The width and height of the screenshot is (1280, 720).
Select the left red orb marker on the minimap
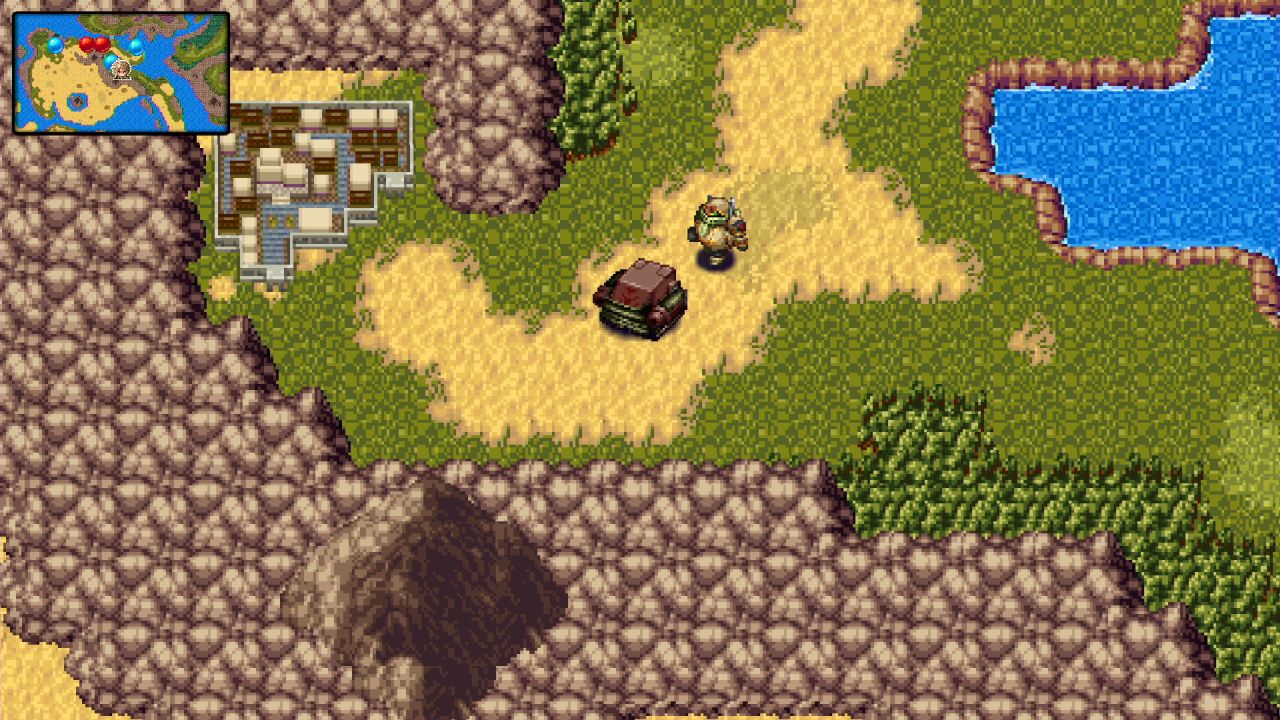tap(87, 44)
